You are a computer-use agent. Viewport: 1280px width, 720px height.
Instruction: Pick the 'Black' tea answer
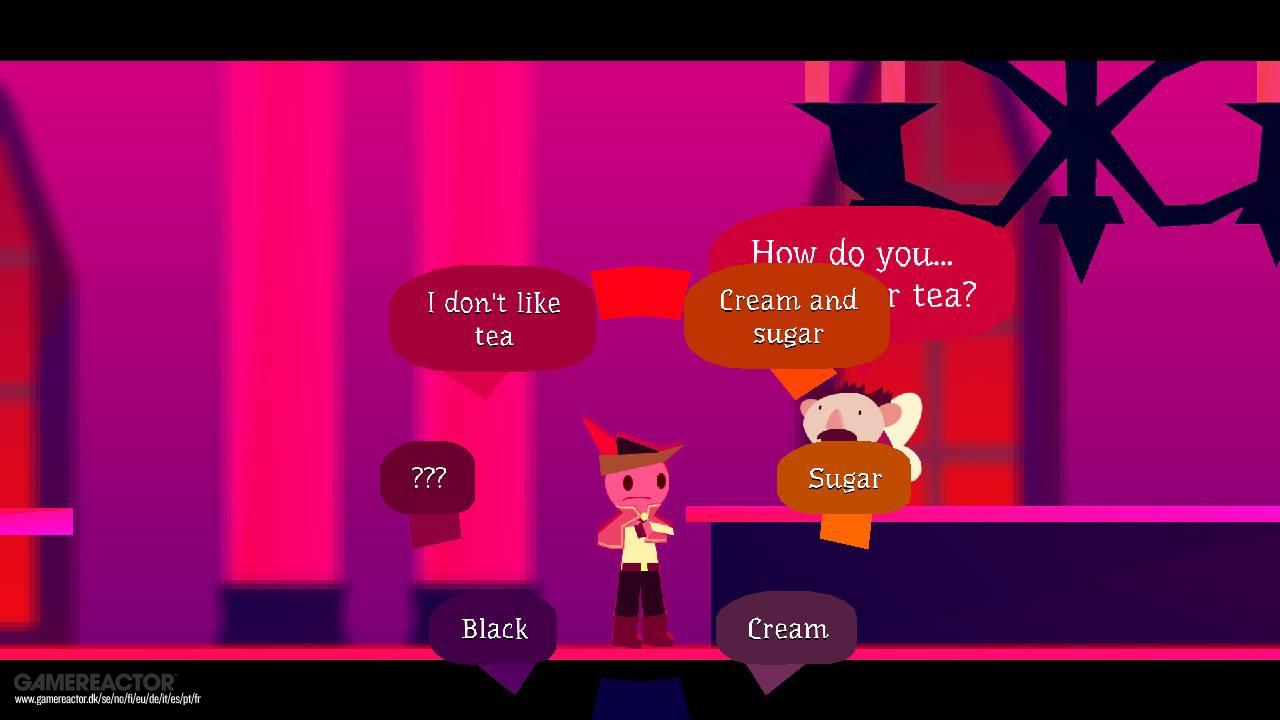493,630
